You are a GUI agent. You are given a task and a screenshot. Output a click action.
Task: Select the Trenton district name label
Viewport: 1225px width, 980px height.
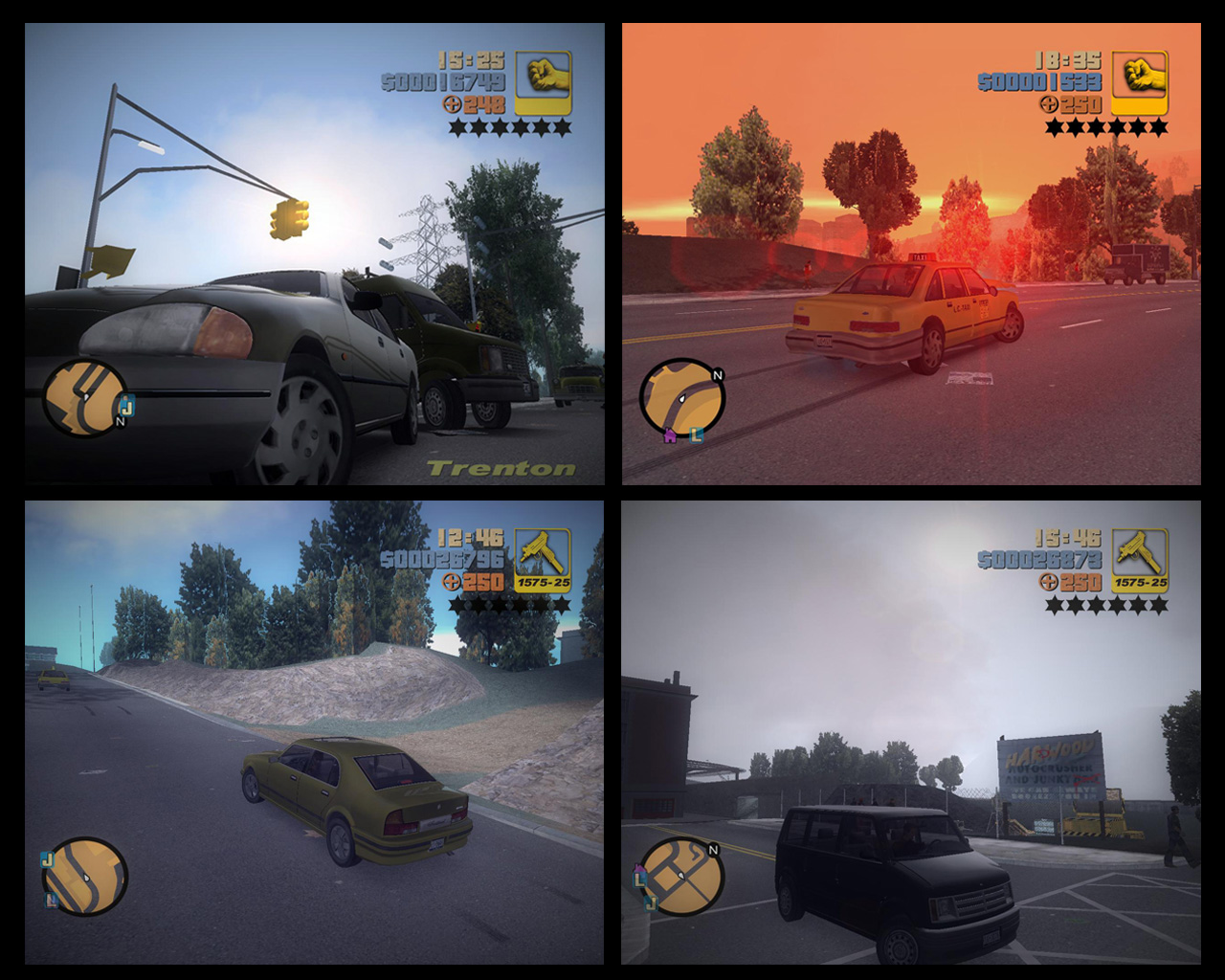501,468
